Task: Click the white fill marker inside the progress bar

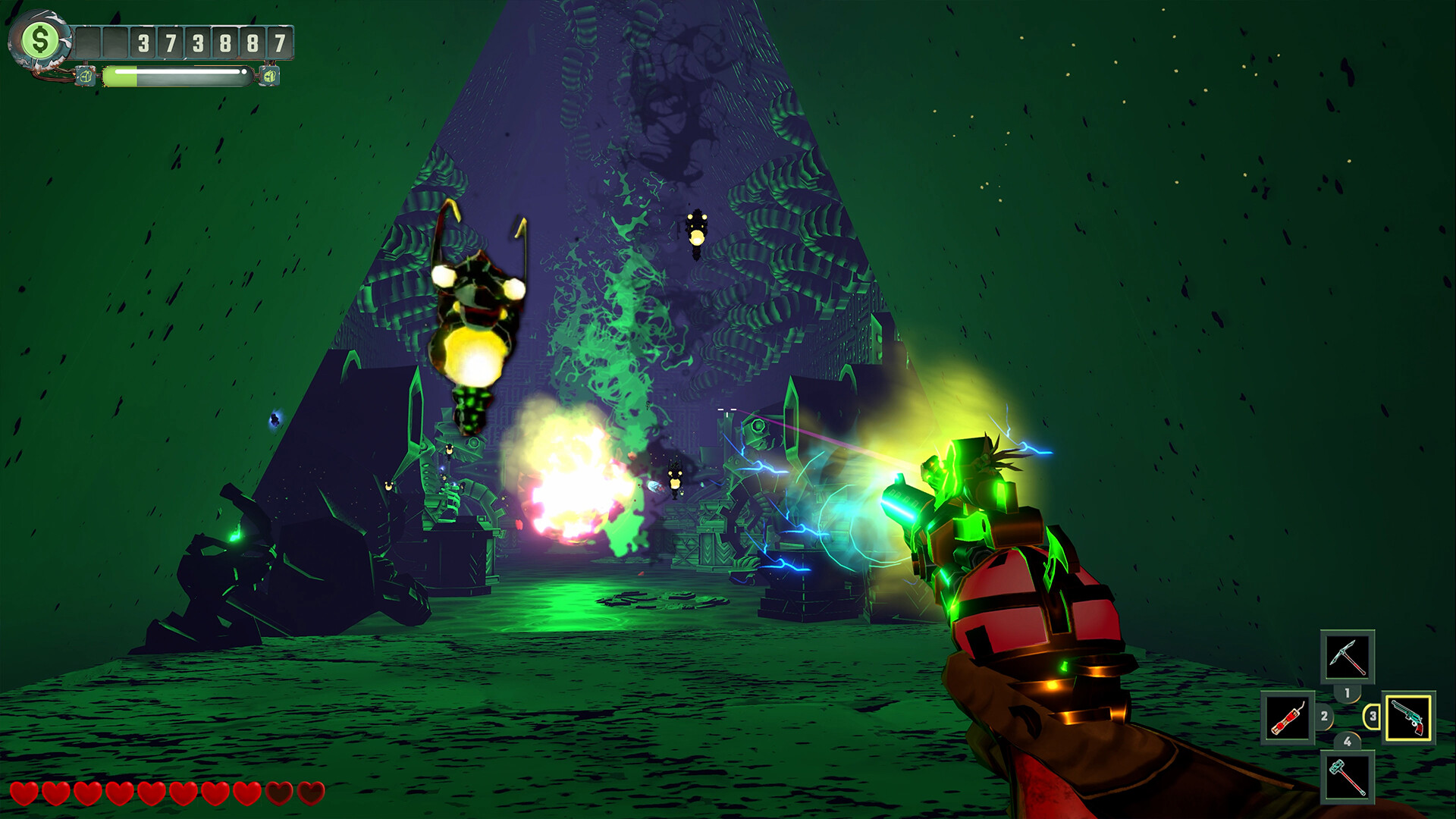Action: 243,72
